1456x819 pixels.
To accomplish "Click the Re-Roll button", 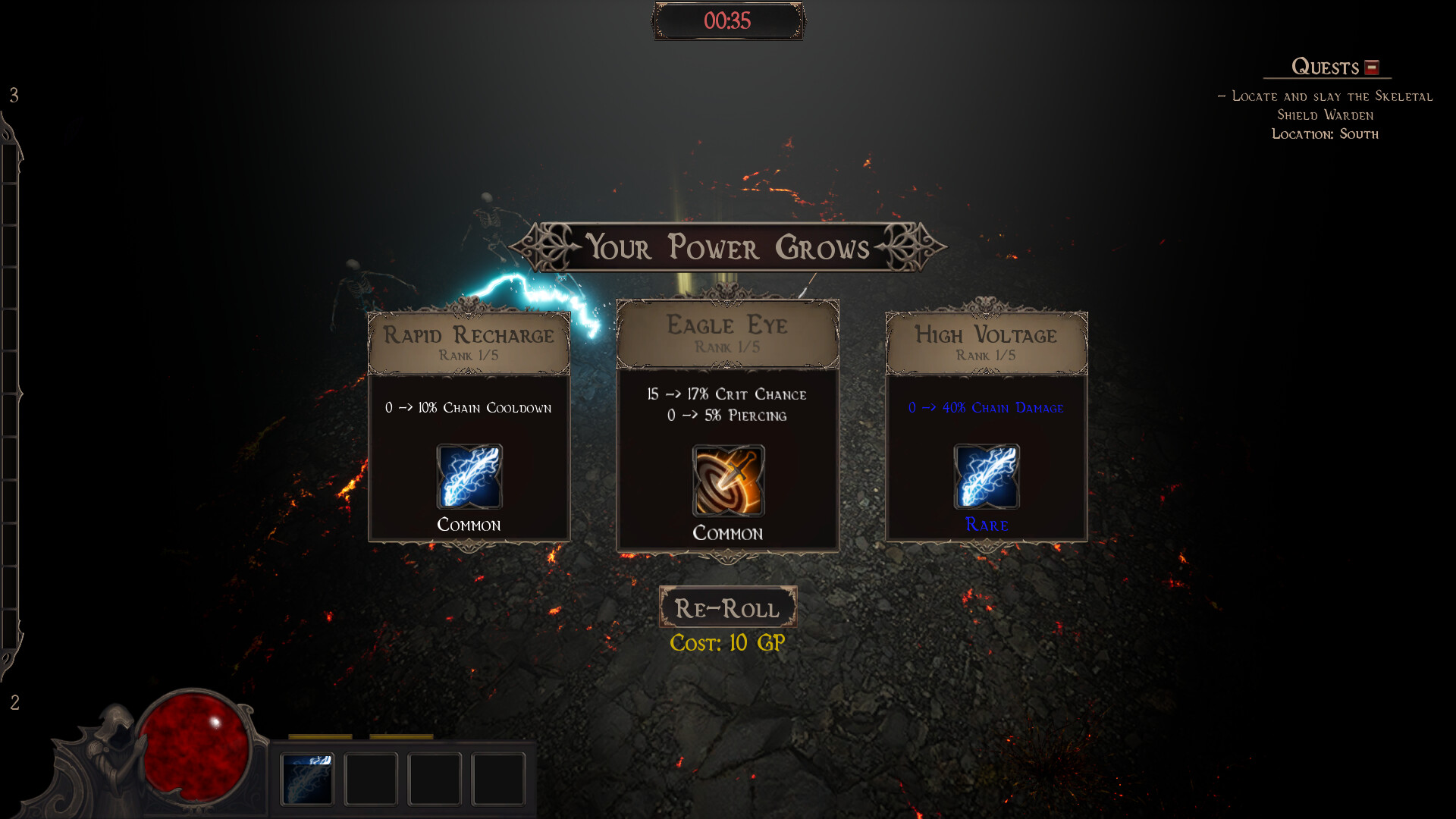I will [x=727, y=607].
